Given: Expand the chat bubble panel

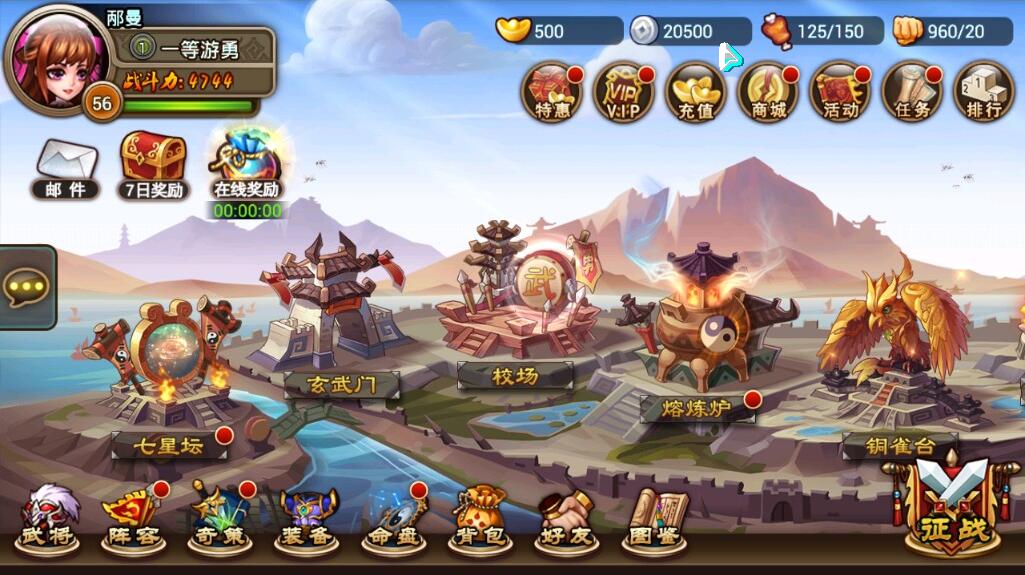Looking at the screenshot, I should (24, 288).
